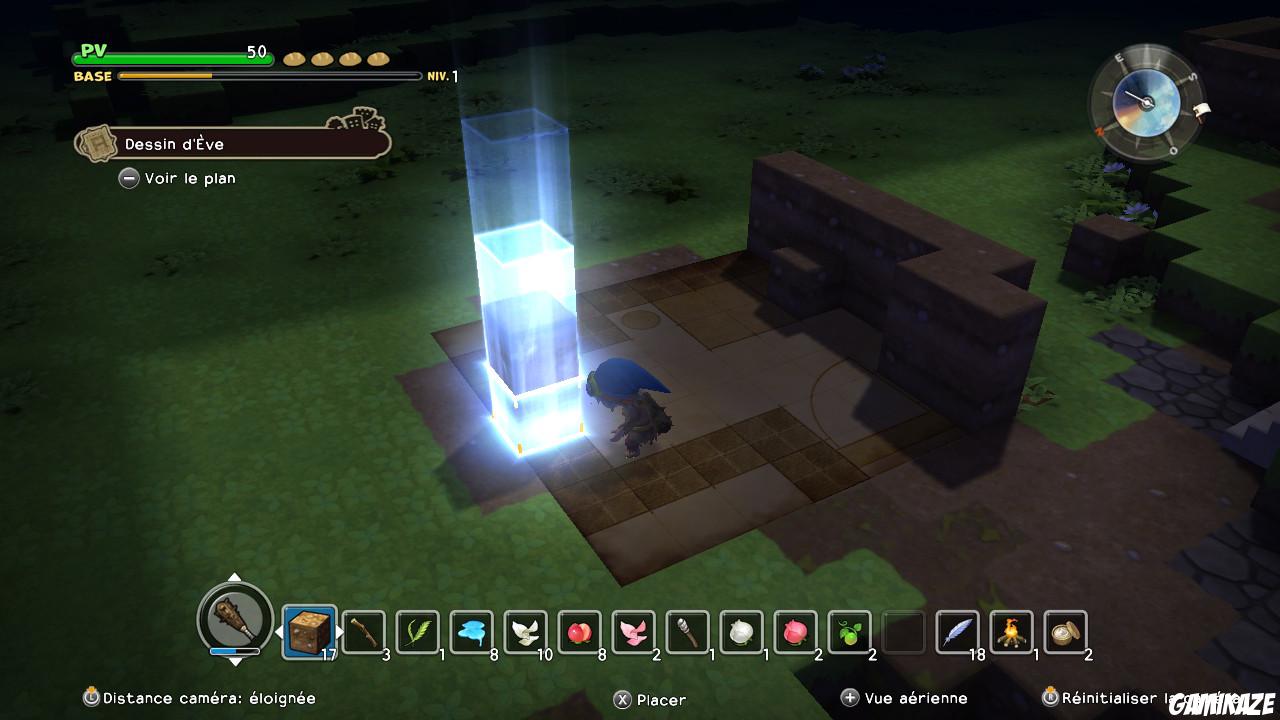Select the blue feather stack of 18
This screenshot has height=720, width=1280.
tap(958, 630)
